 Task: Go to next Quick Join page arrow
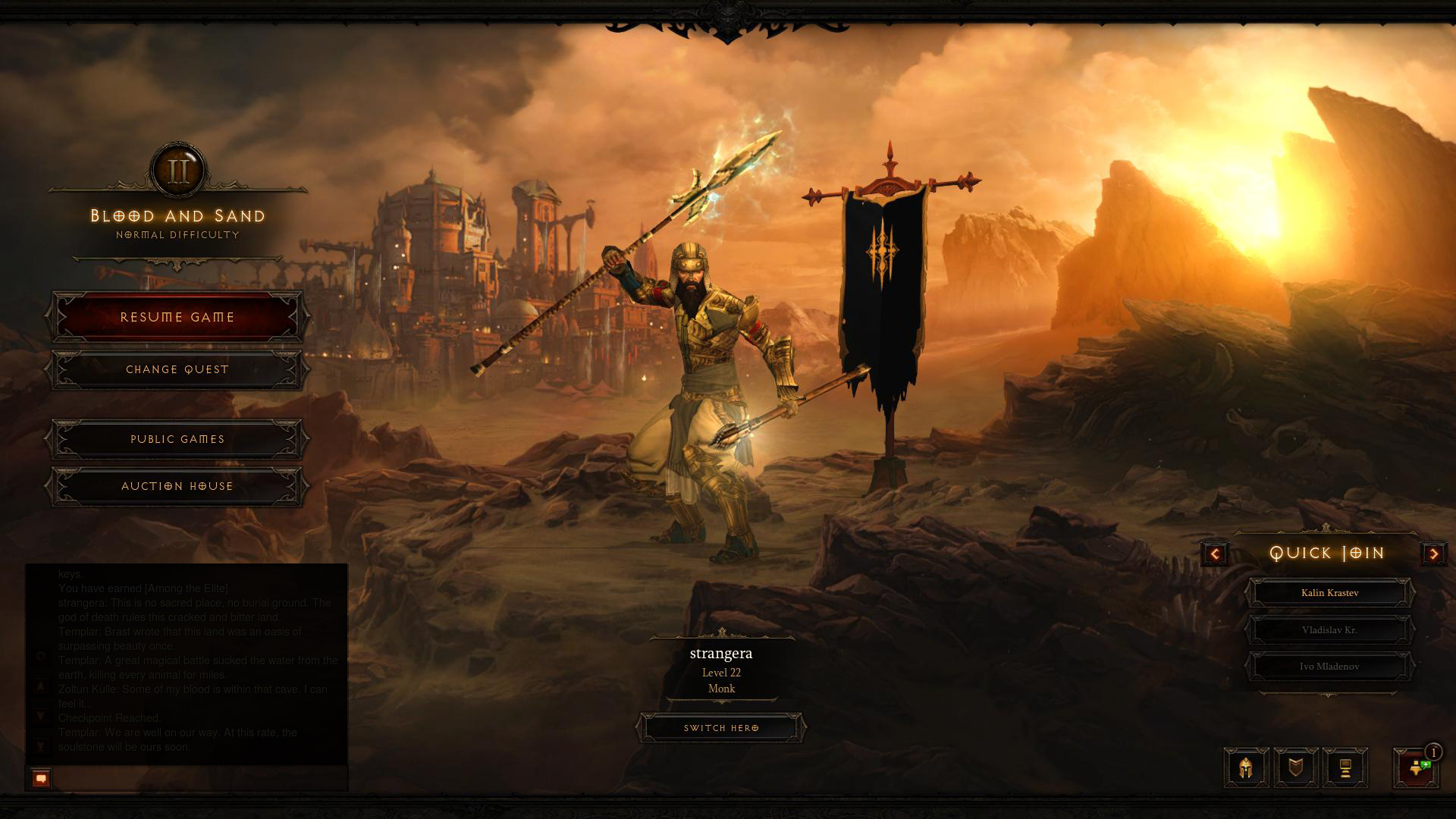[x=1433, y=554]
